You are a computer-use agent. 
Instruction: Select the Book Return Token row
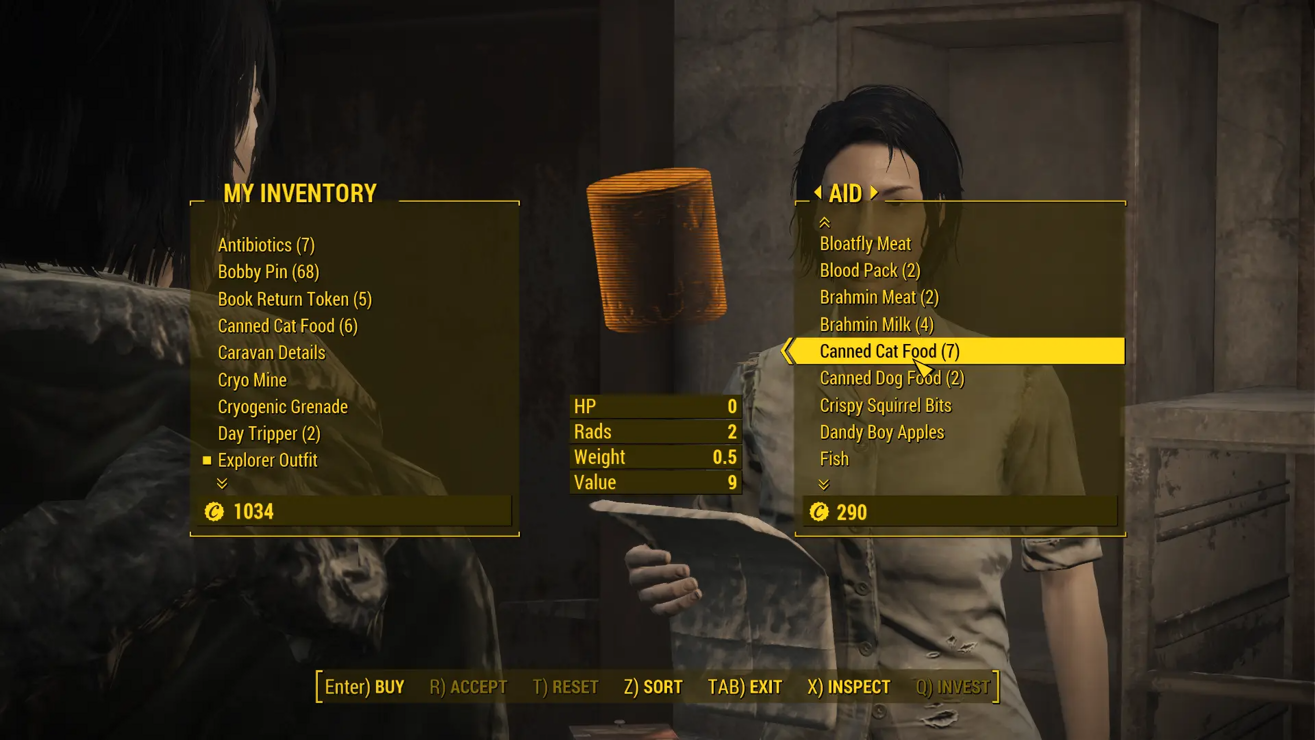[294, 299]
